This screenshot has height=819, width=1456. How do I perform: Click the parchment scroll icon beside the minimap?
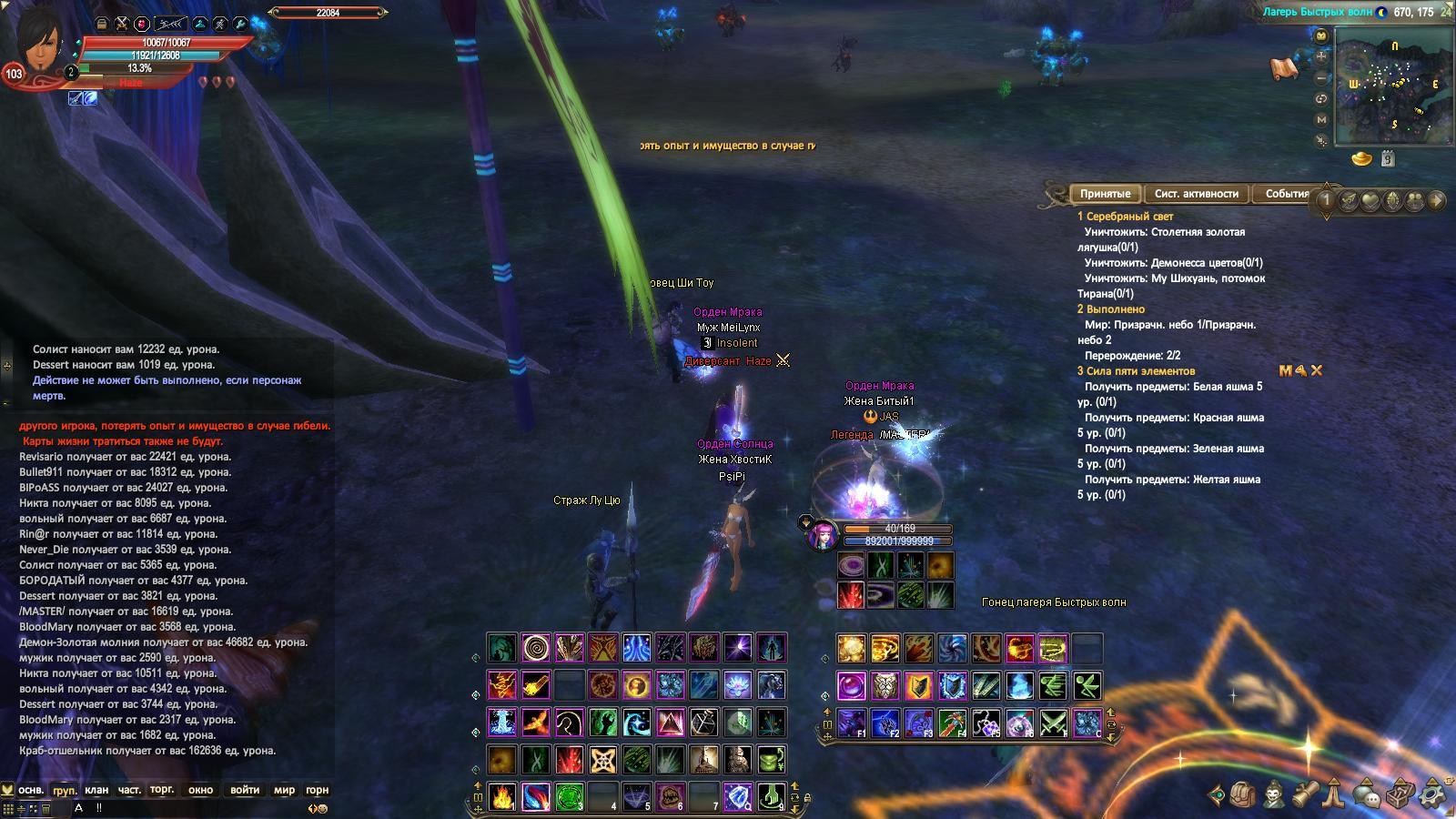1283,68
